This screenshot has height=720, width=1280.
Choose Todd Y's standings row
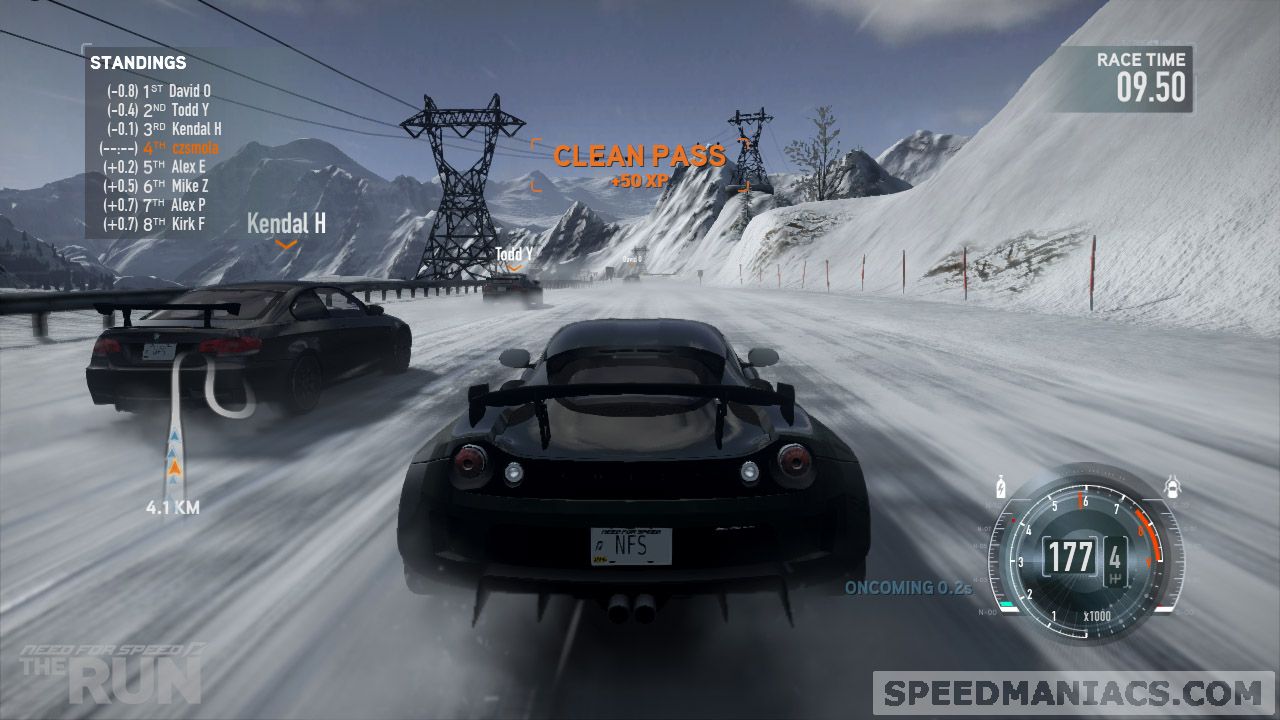coord(159,110)
